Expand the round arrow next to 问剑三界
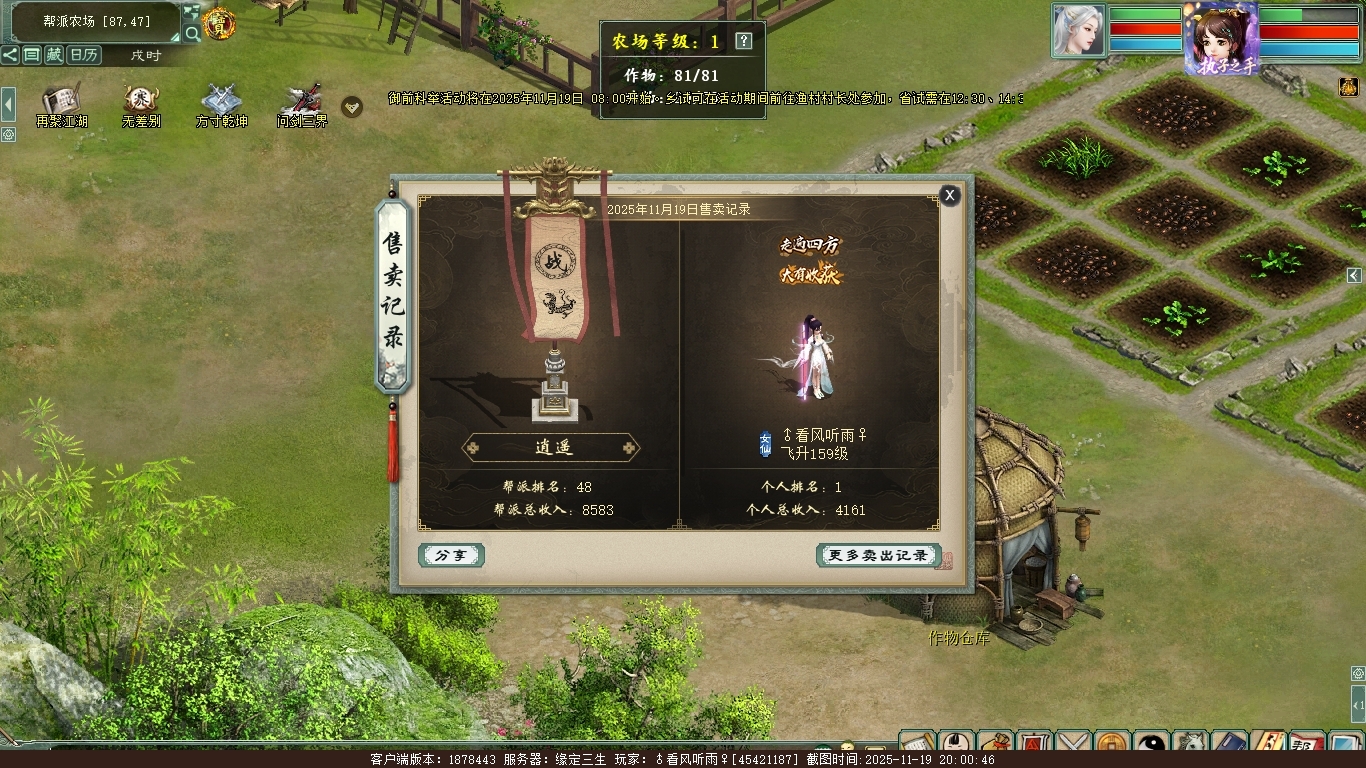Viewport: 1366px width, 768px height. click(x=352, y=106)
